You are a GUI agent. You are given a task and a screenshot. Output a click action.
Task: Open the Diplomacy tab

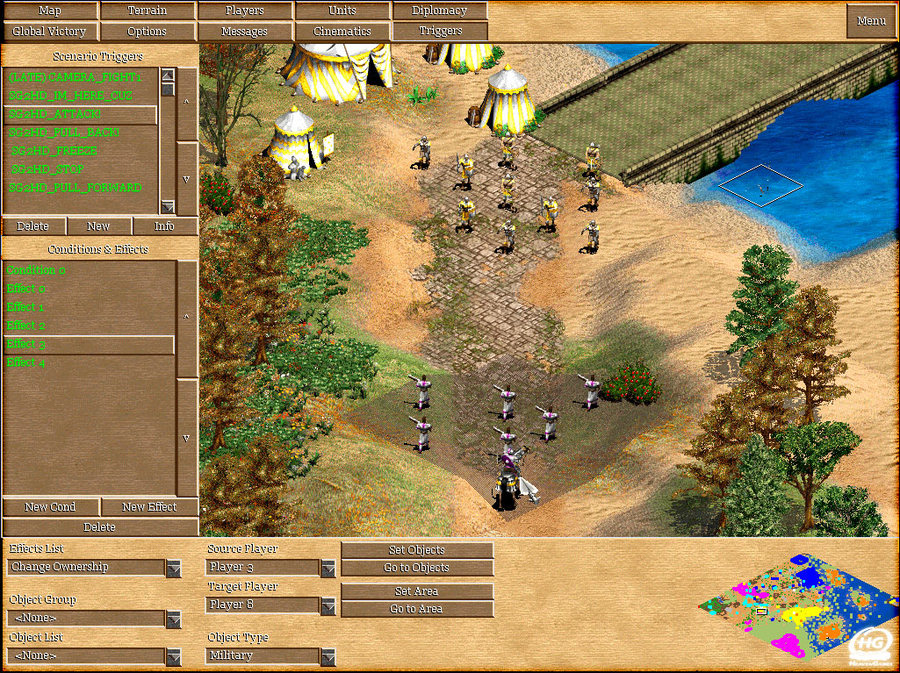(439, 11)
